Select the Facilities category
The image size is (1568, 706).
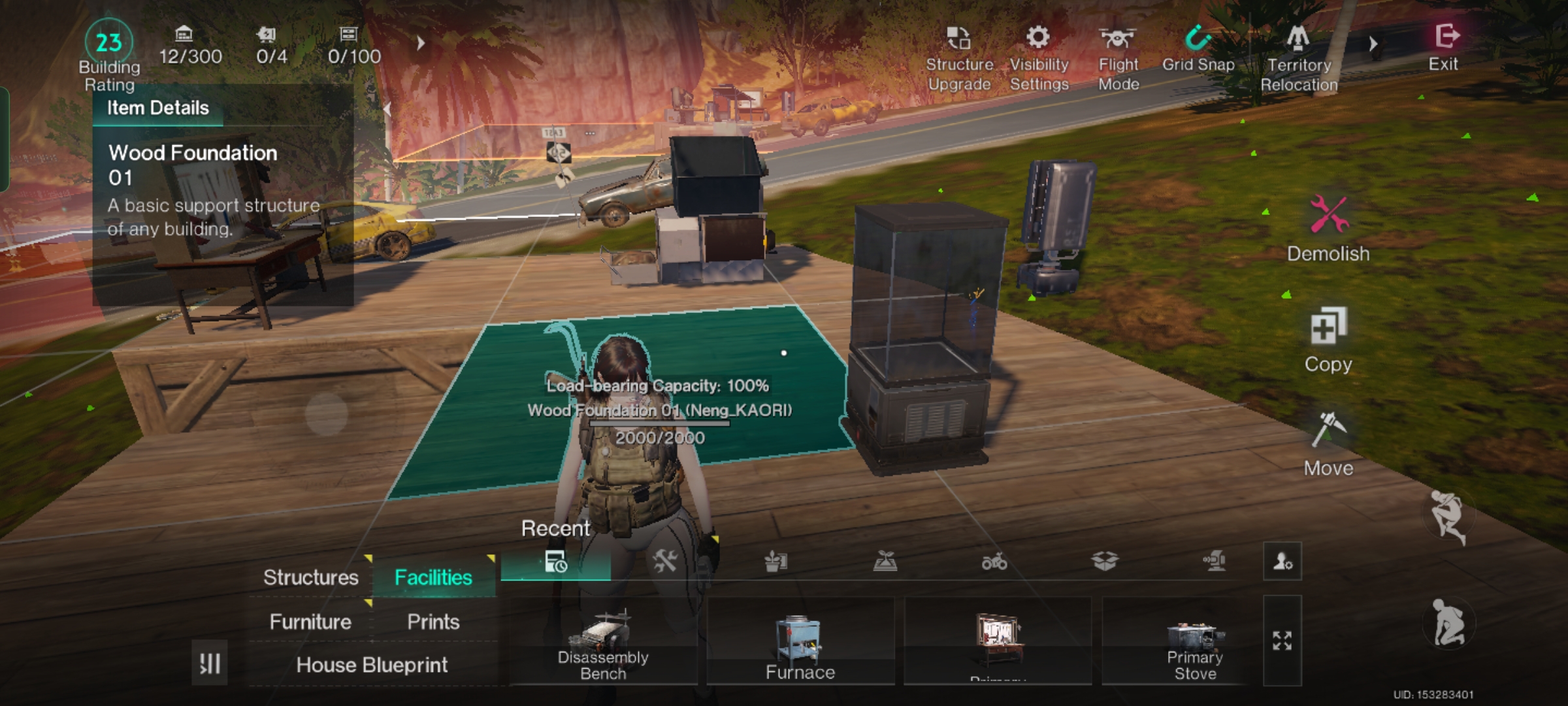click(433, 577)
